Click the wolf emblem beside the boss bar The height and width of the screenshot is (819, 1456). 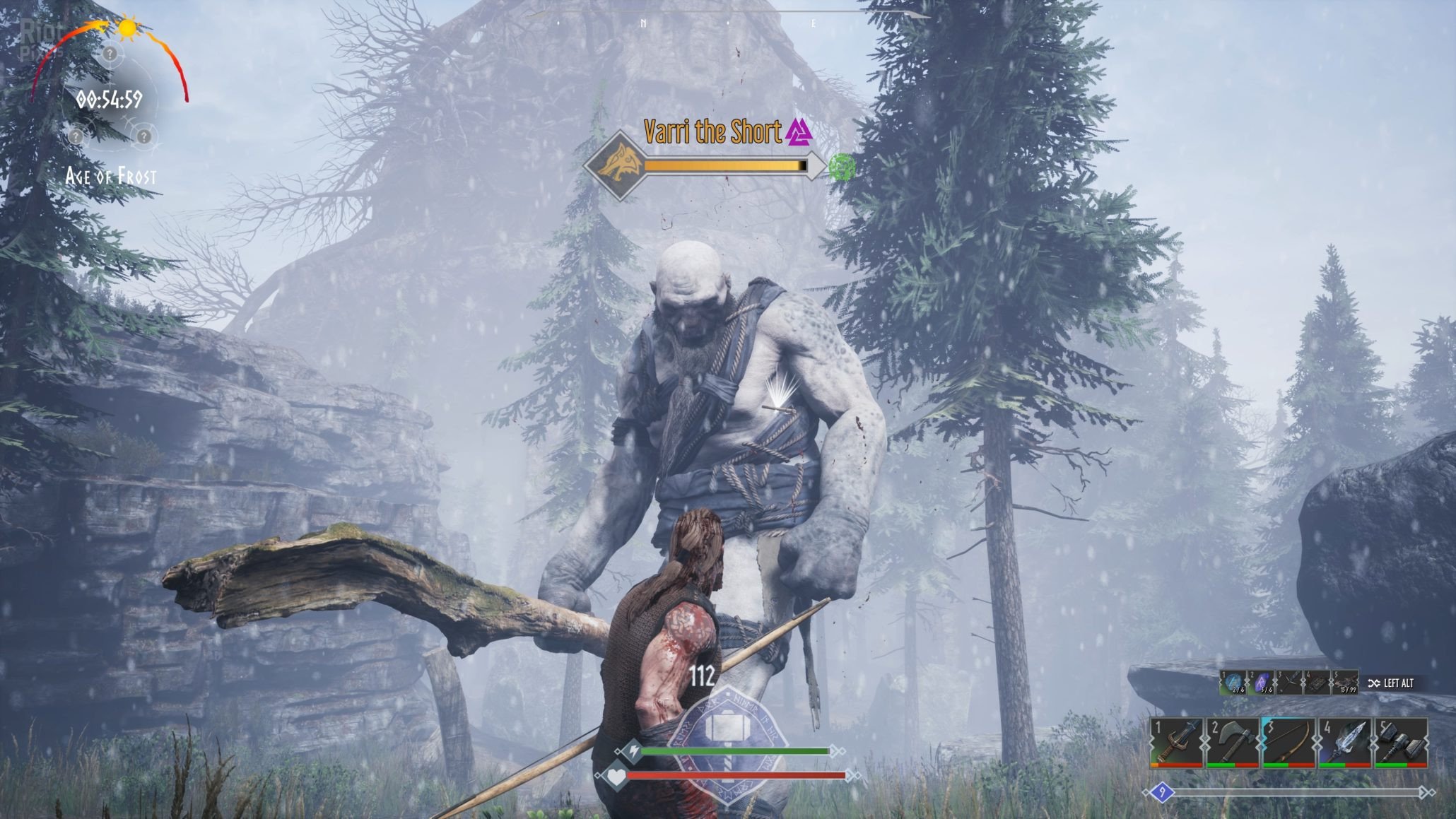click(x=613, y=166)
